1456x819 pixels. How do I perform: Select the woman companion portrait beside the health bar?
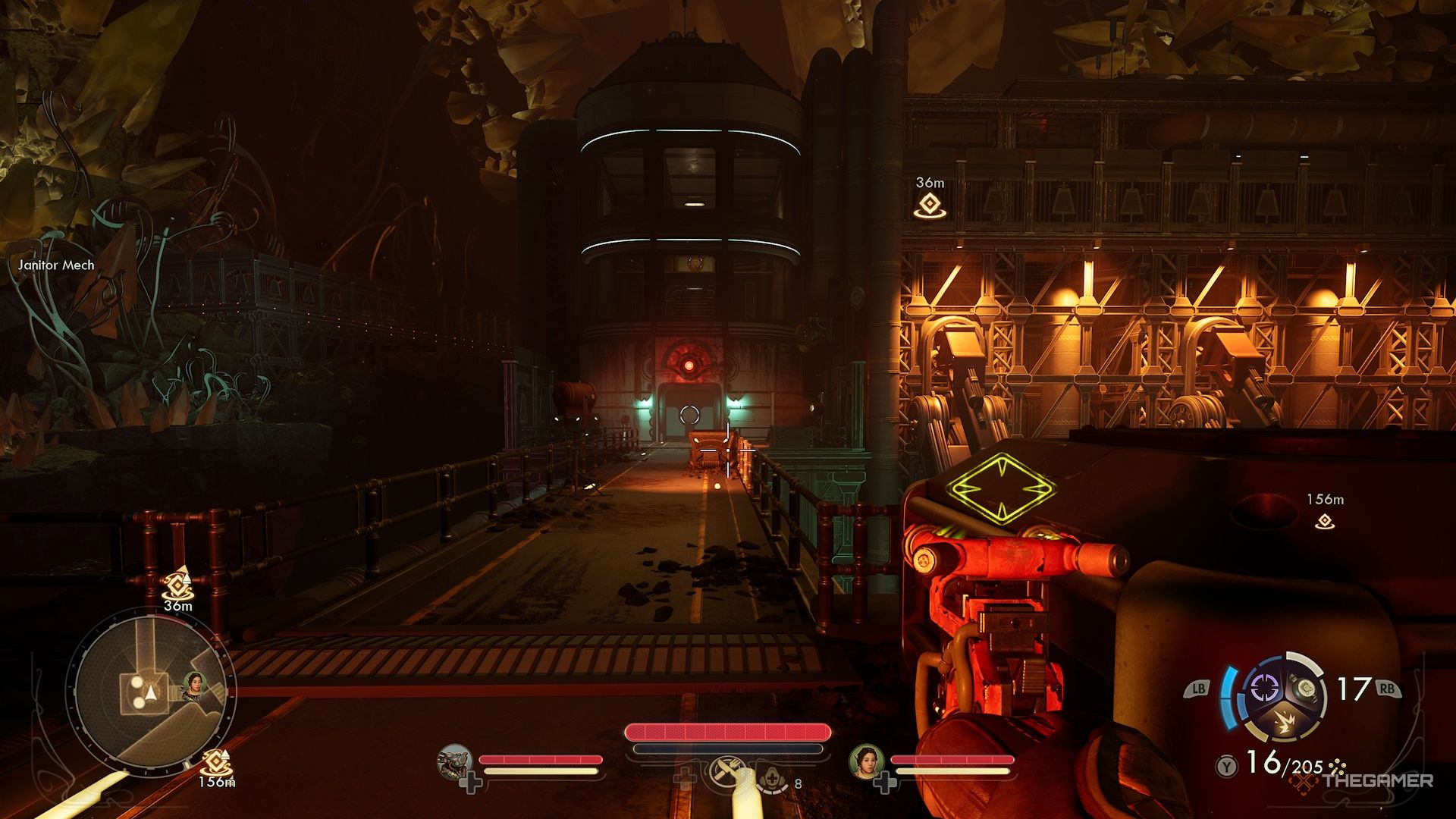865,761
